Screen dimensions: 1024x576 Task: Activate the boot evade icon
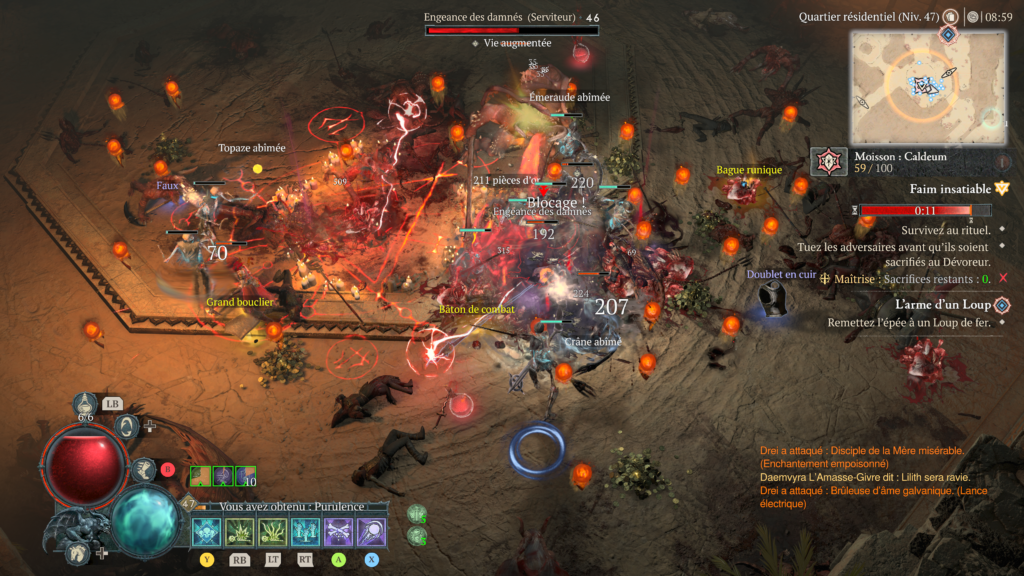(x=143, y=469)
